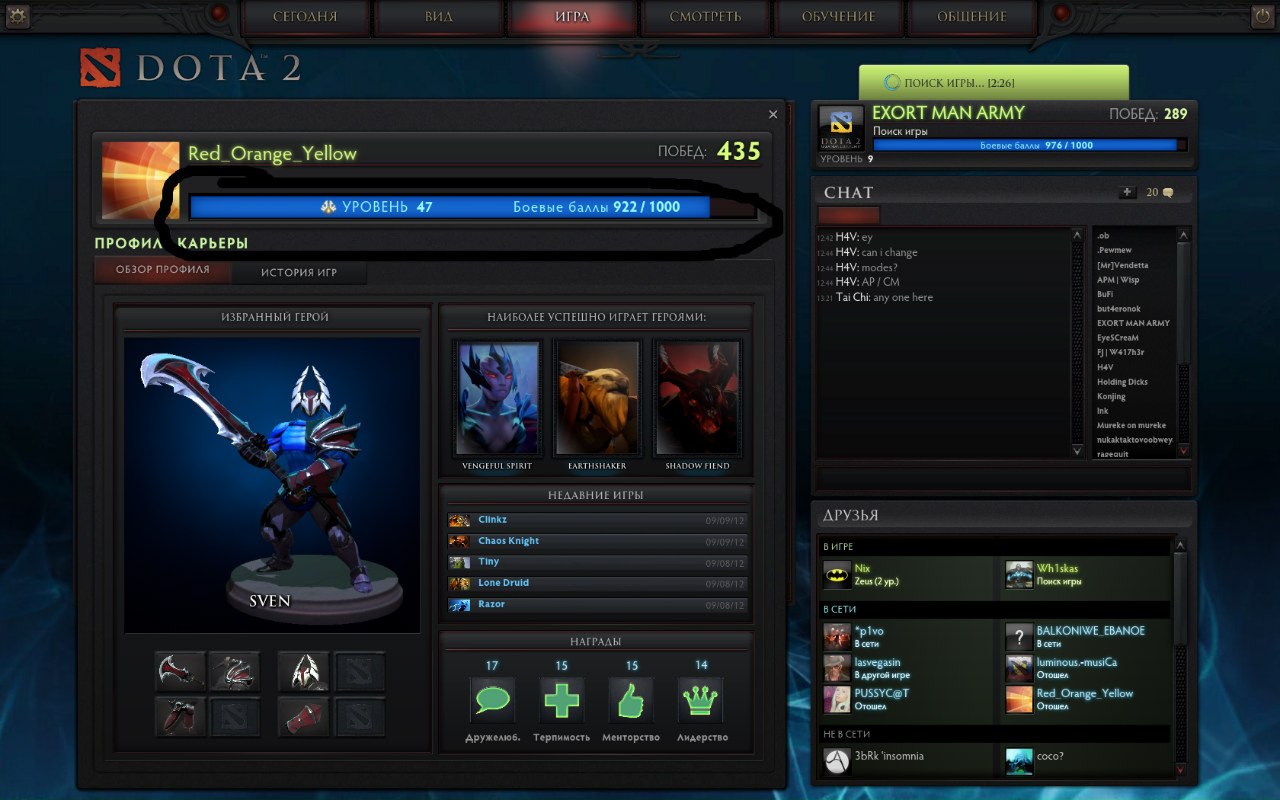Image resolution: width=1280 pixels, height=800 pixels.
Task: Click the Vengeful Spirit hero portrait
Action: 497,398
